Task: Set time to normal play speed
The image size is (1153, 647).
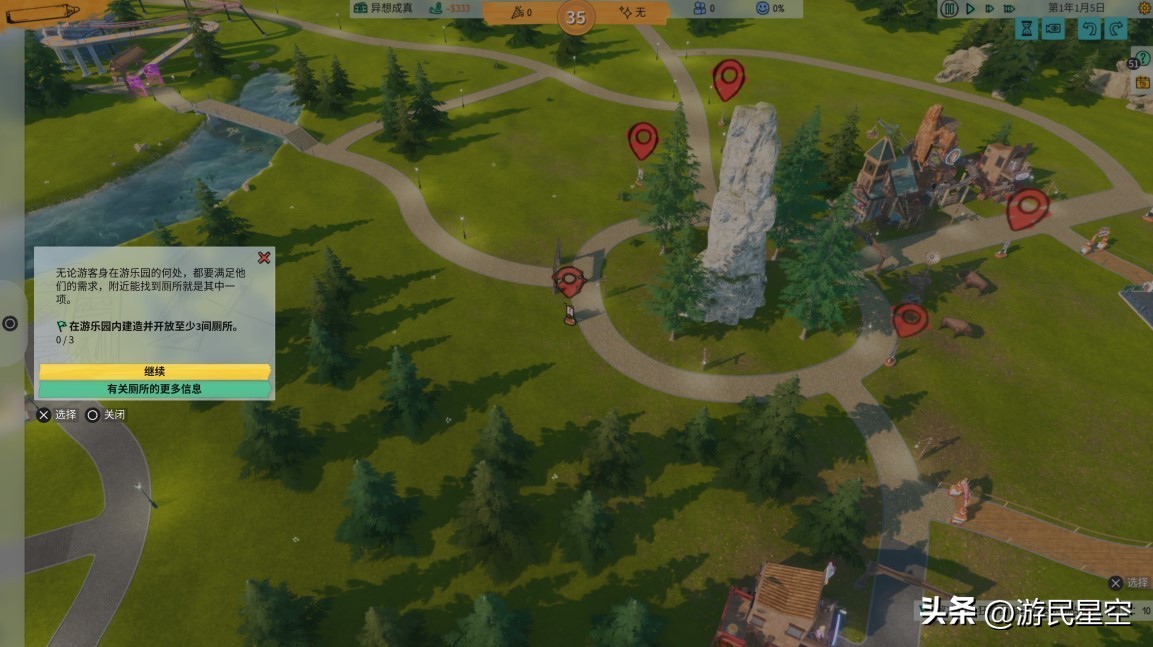Action: click(970, 9)
